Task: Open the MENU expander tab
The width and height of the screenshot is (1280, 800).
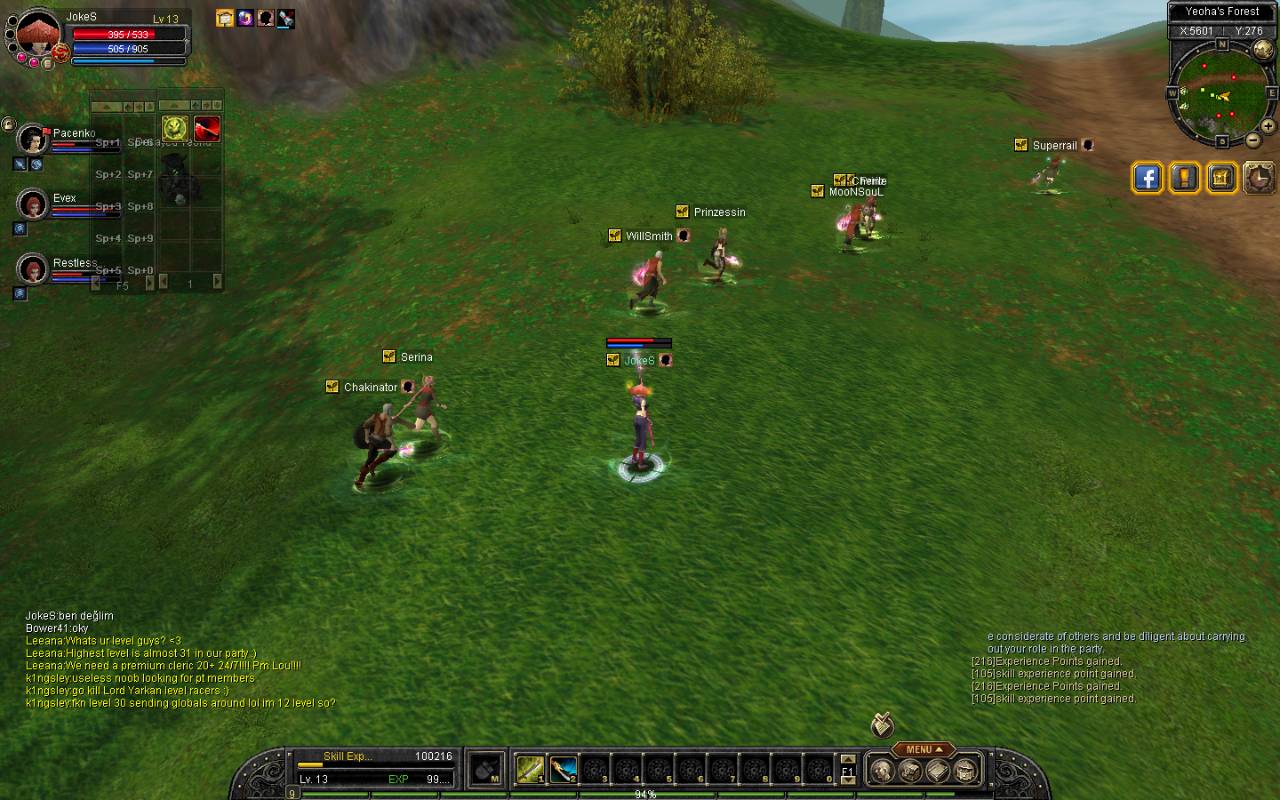Action: 923,749
